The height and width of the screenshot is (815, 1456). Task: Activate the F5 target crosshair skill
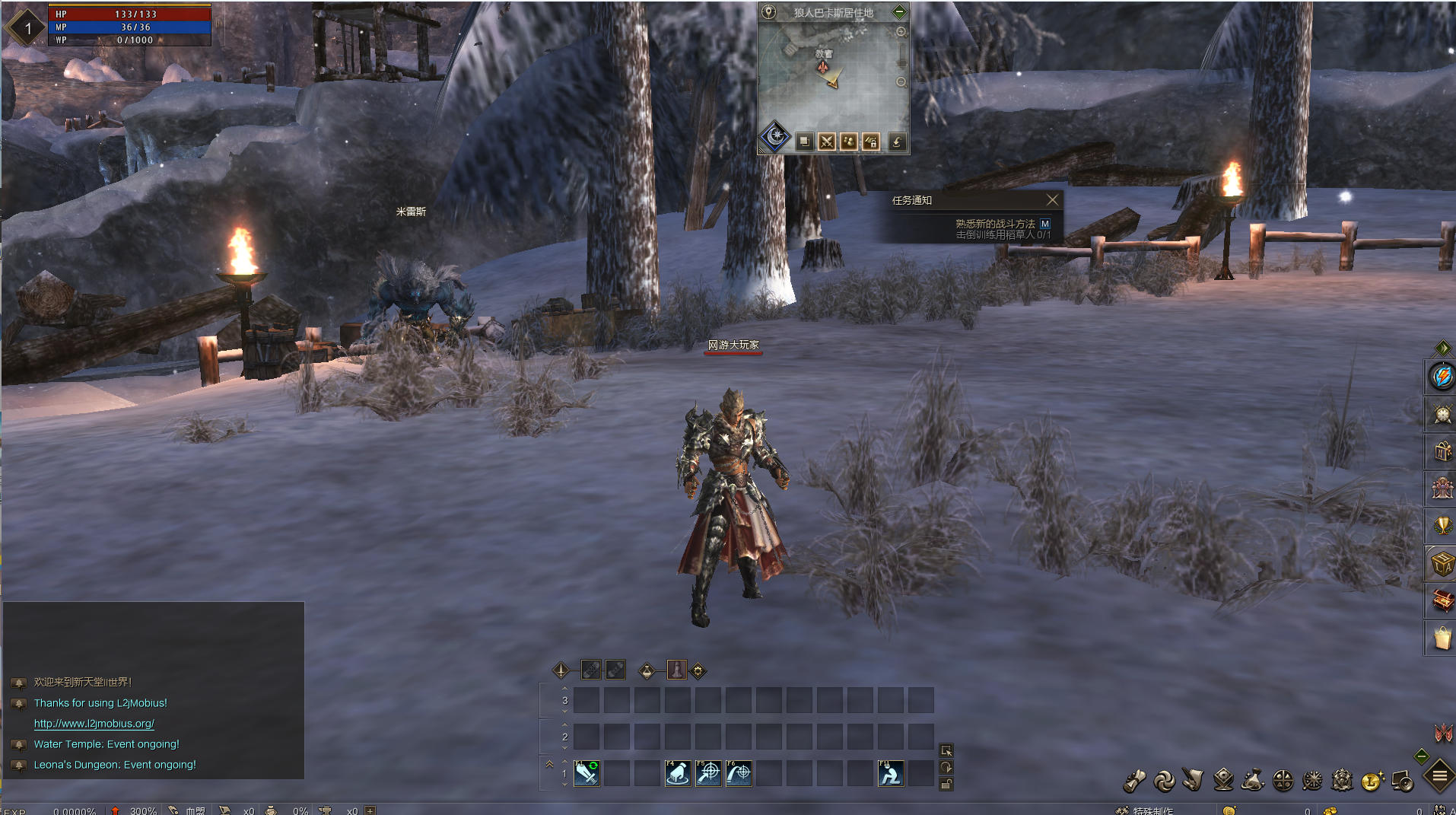708,774
